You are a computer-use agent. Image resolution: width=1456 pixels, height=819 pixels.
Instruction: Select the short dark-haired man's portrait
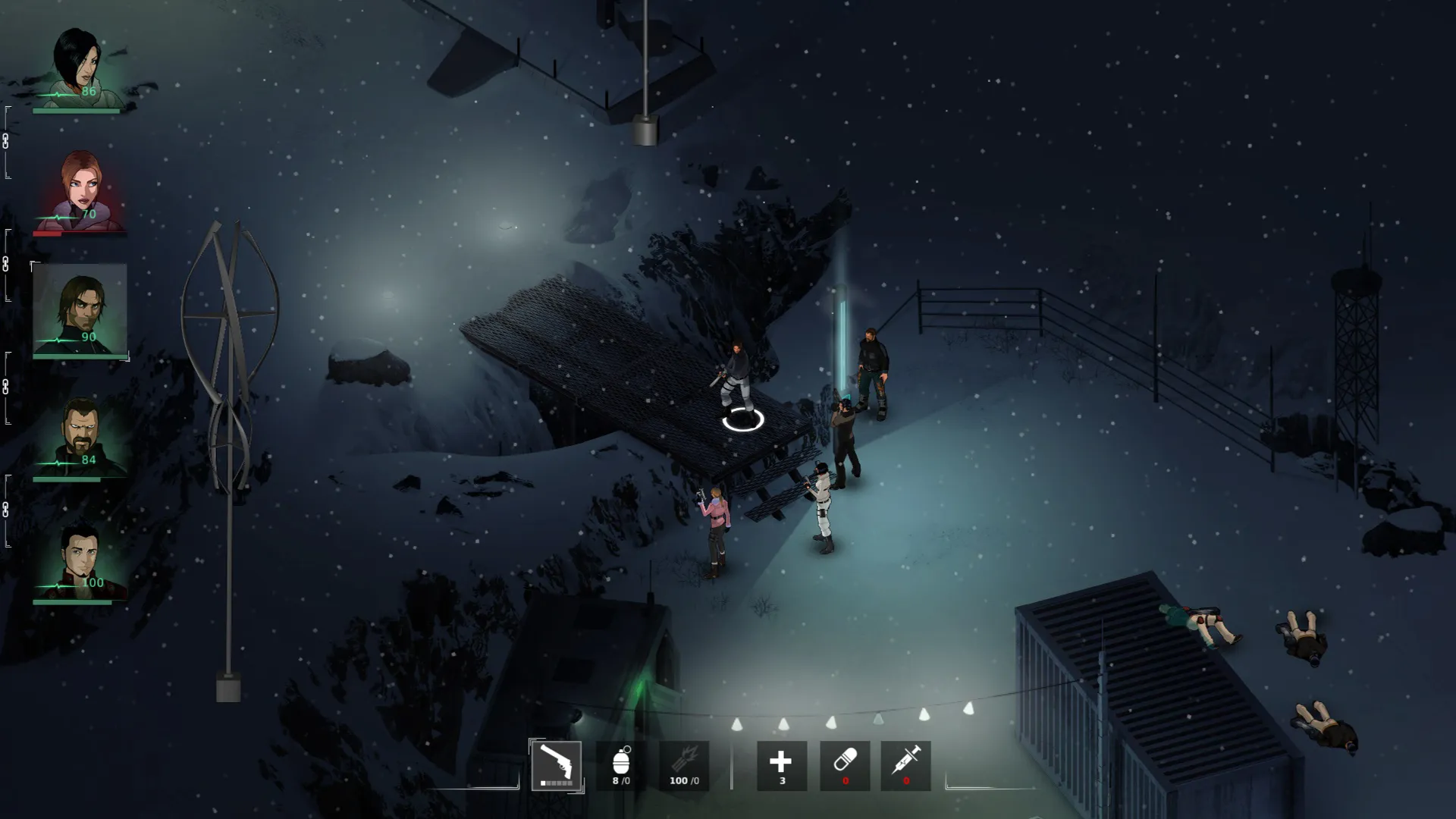80,560
